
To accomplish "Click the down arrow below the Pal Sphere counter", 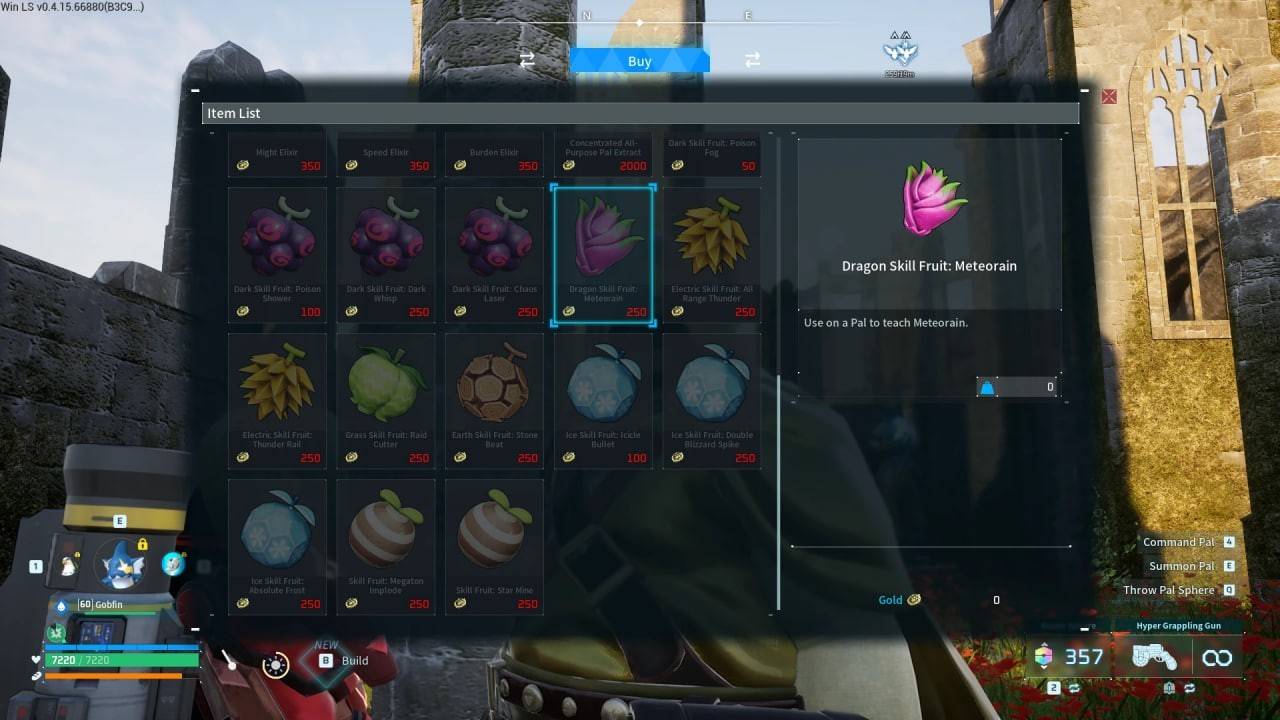I will click(1044, 671).
